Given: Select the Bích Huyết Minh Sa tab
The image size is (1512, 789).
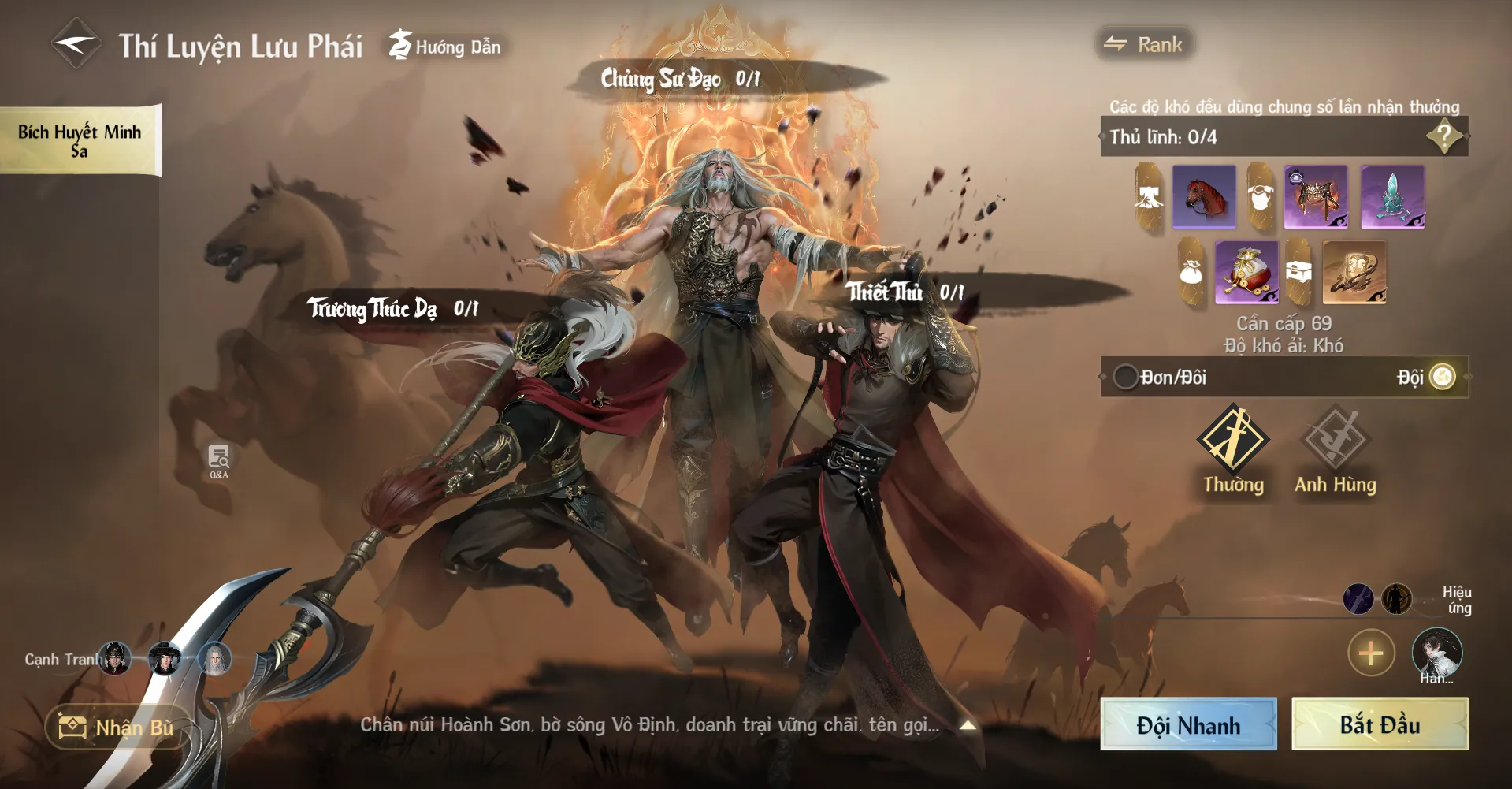Looking at the screenshot, I should pos(80,140).
